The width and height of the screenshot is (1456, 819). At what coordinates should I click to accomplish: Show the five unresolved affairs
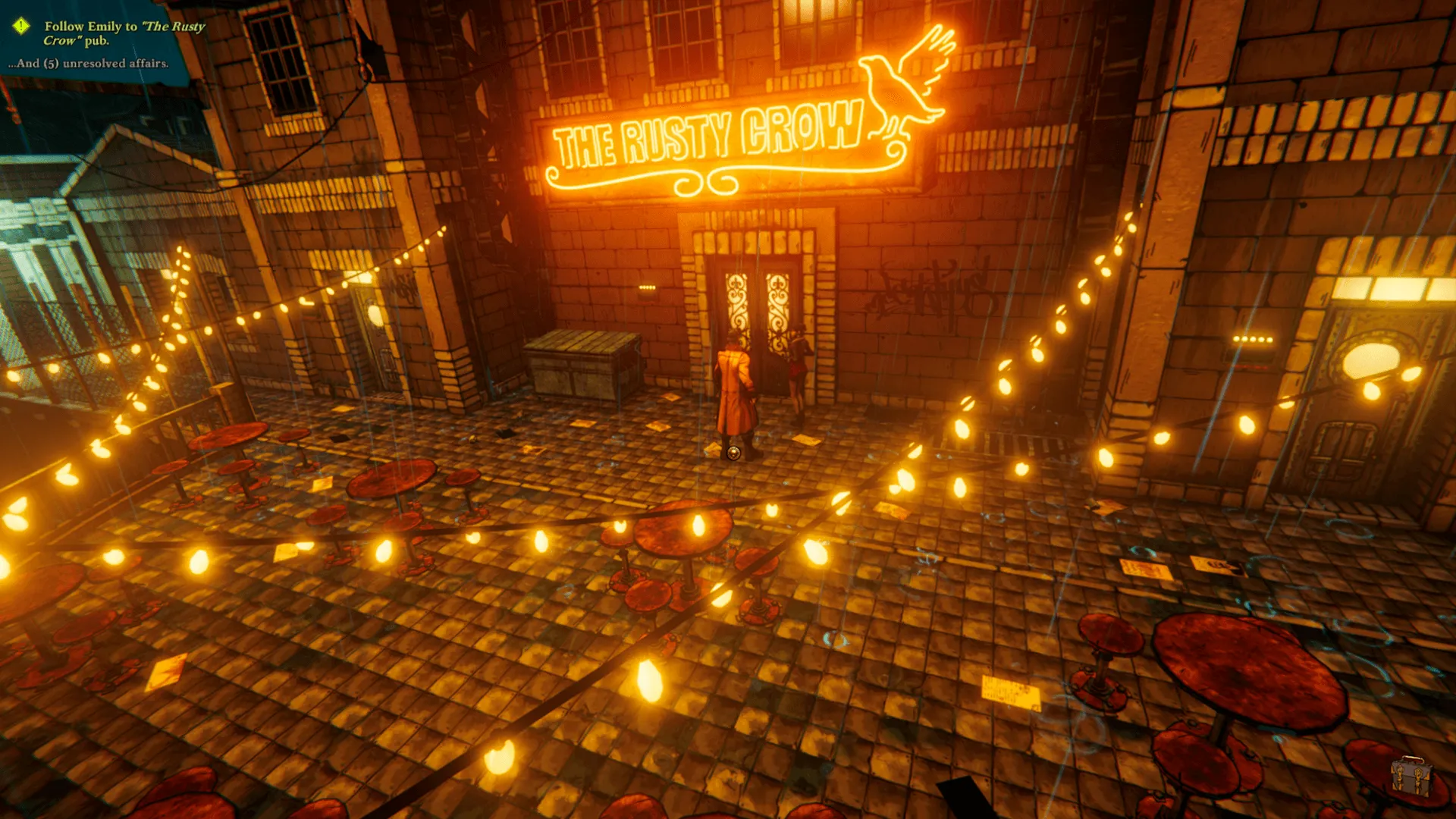click(89, 64)
